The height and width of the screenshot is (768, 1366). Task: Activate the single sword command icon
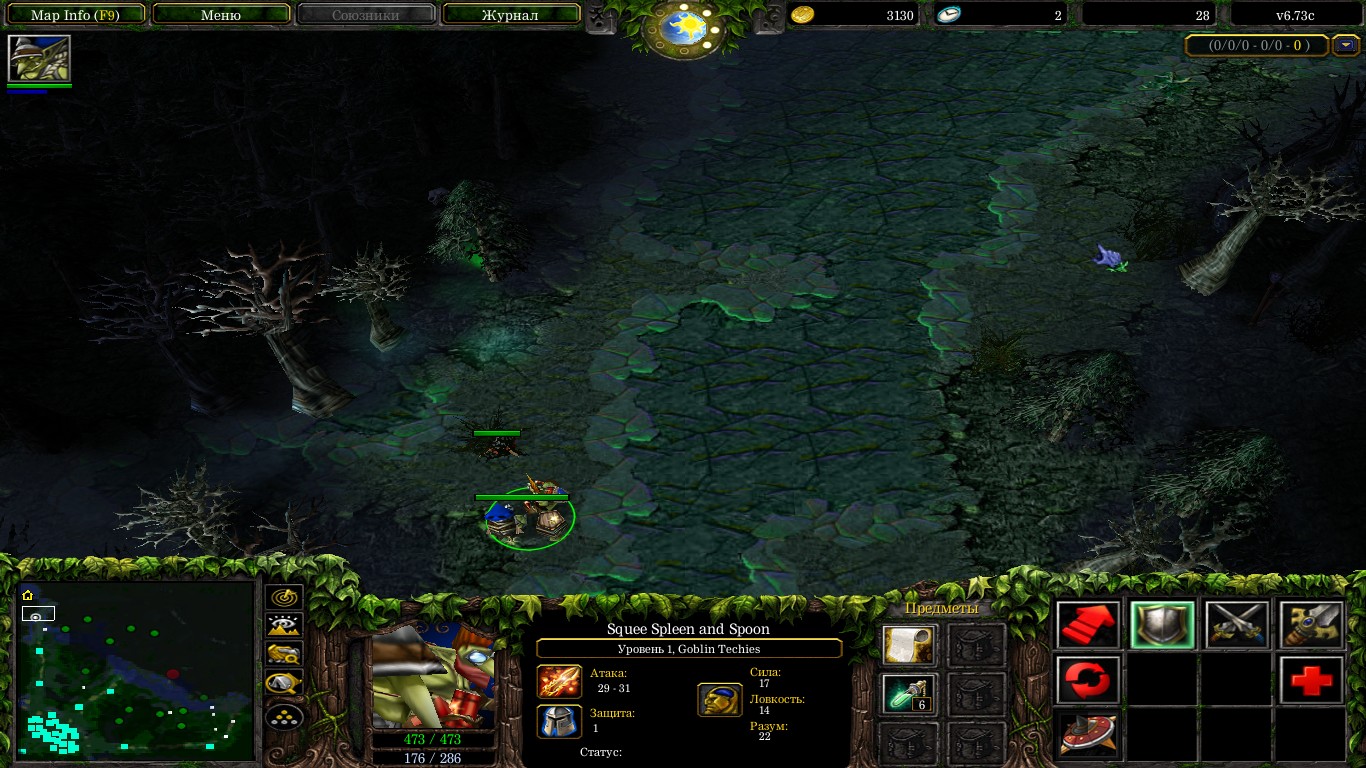pos(1311,626)
